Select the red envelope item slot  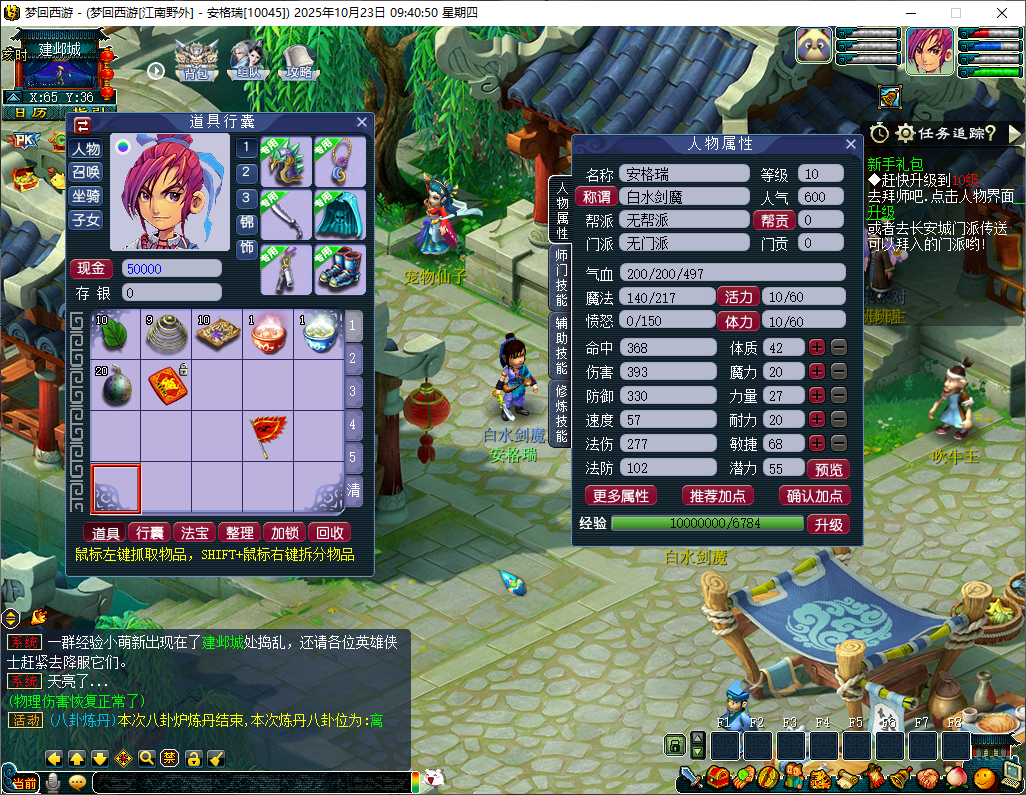click(x=165, y=384)
